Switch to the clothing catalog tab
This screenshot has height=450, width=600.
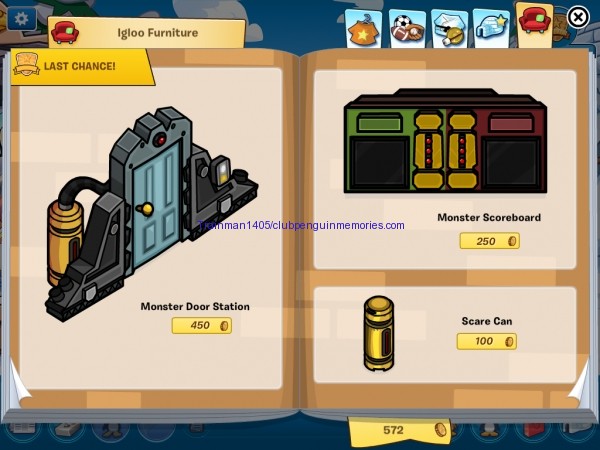coord(363,26)
